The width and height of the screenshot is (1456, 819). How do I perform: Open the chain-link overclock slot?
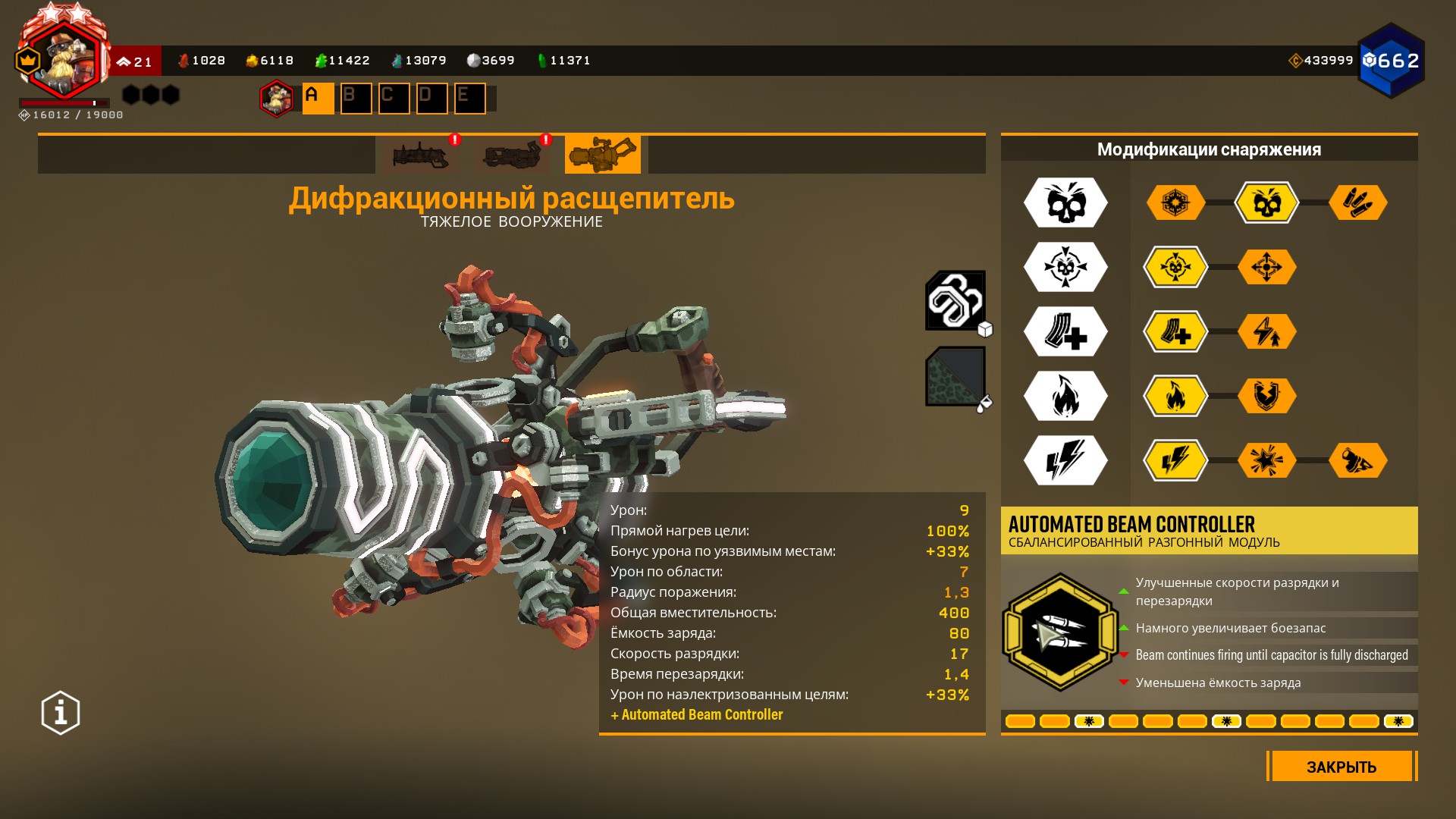955,300
